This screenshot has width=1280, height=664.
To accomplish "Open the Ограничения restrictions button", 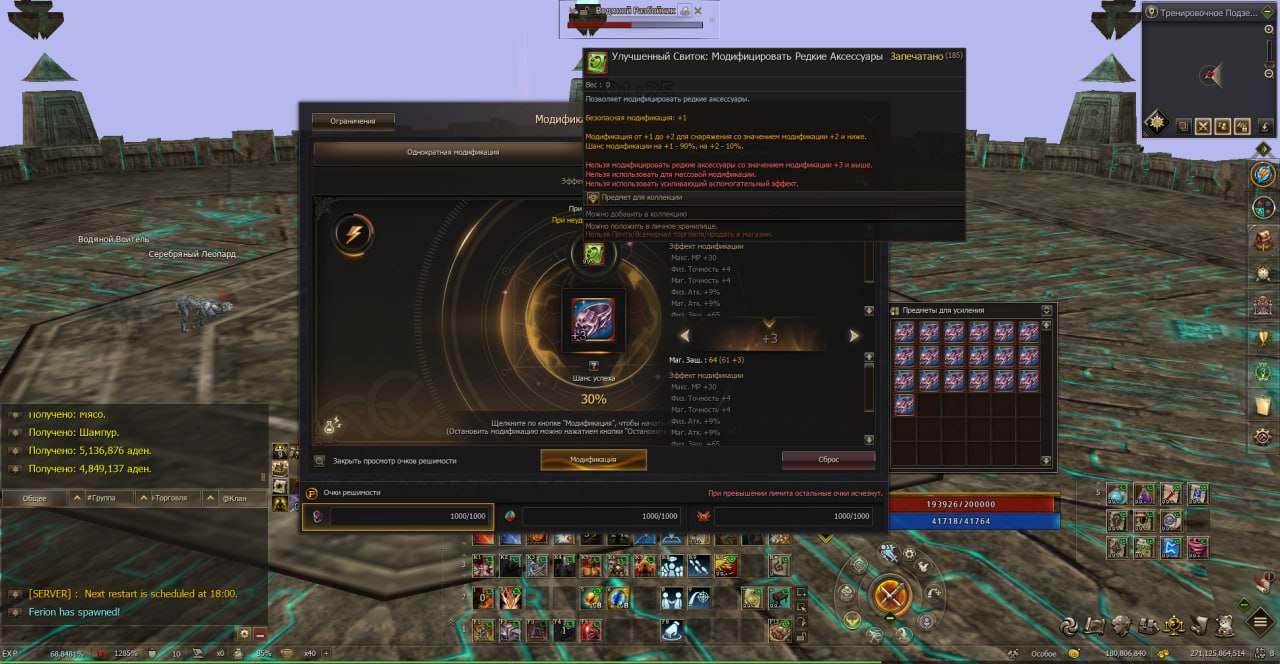I will [x=353, y=121].
